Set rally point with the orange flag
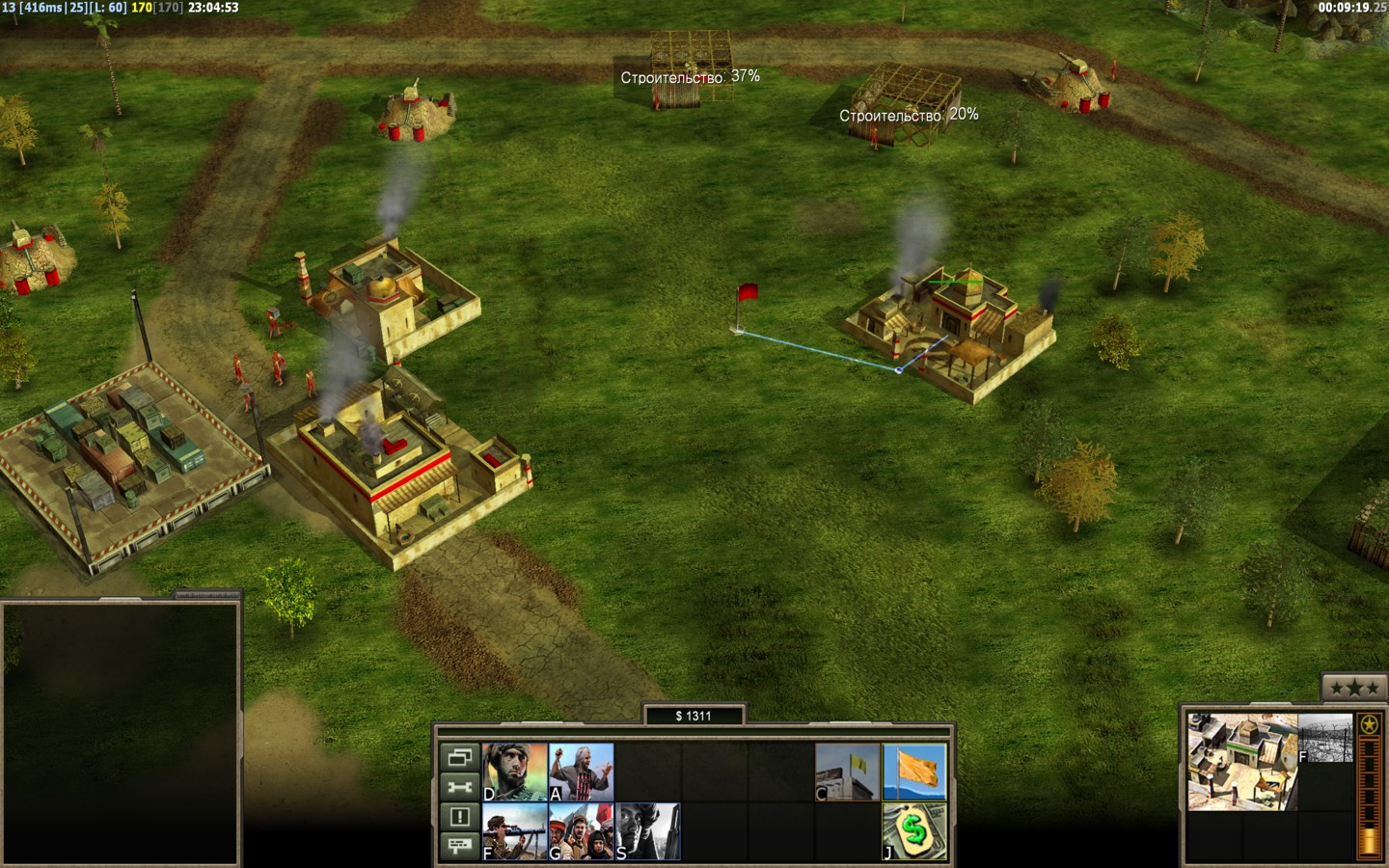Viewport: 1389px width, 868px height. [914, 772]
